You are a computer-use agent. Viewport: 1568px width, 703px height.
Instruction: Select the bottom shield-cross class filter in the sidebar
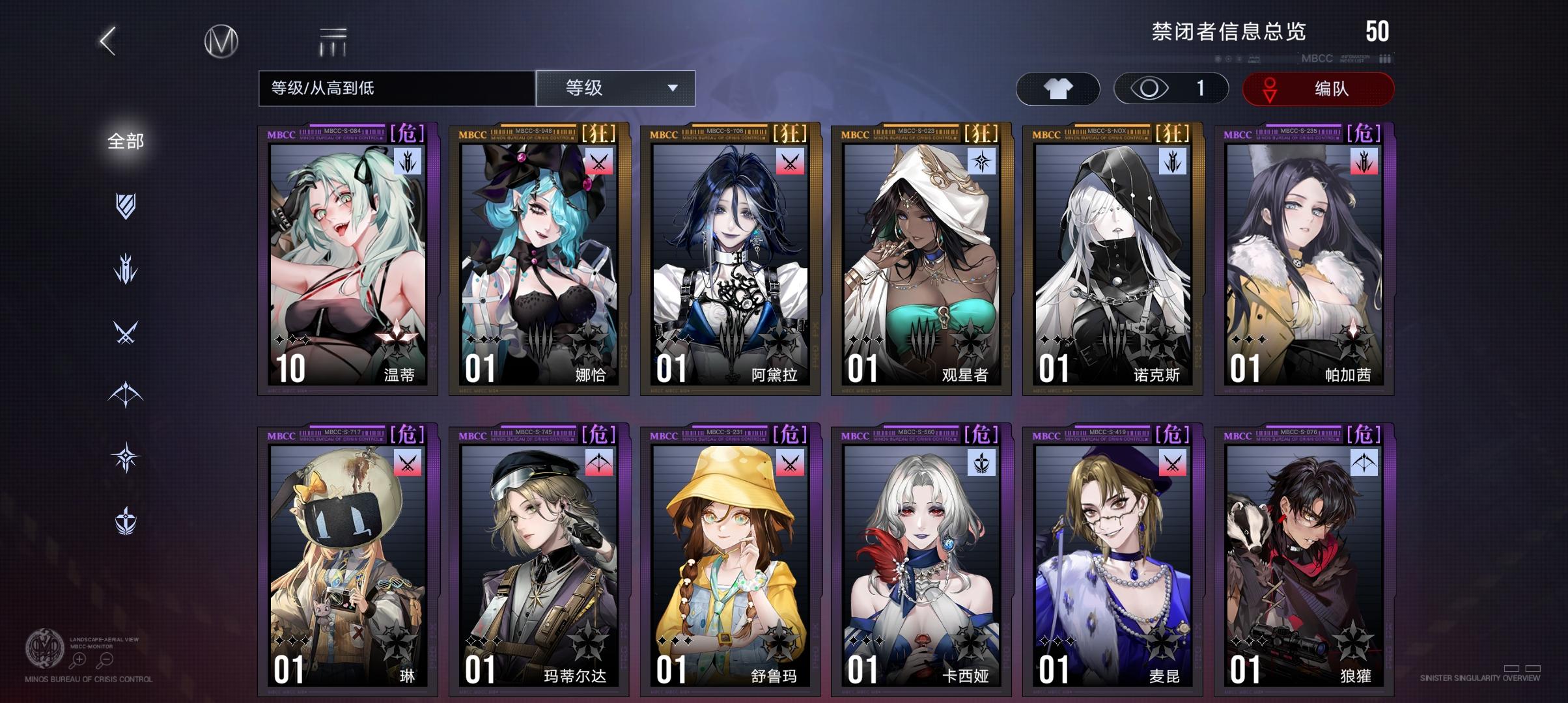pos(126,517)
